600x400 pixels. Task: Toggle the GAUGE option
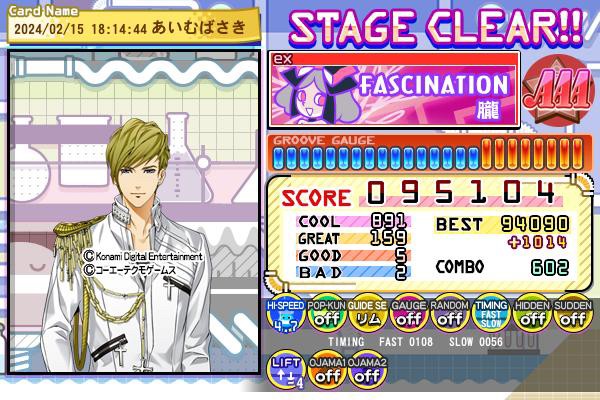[407, 316]
